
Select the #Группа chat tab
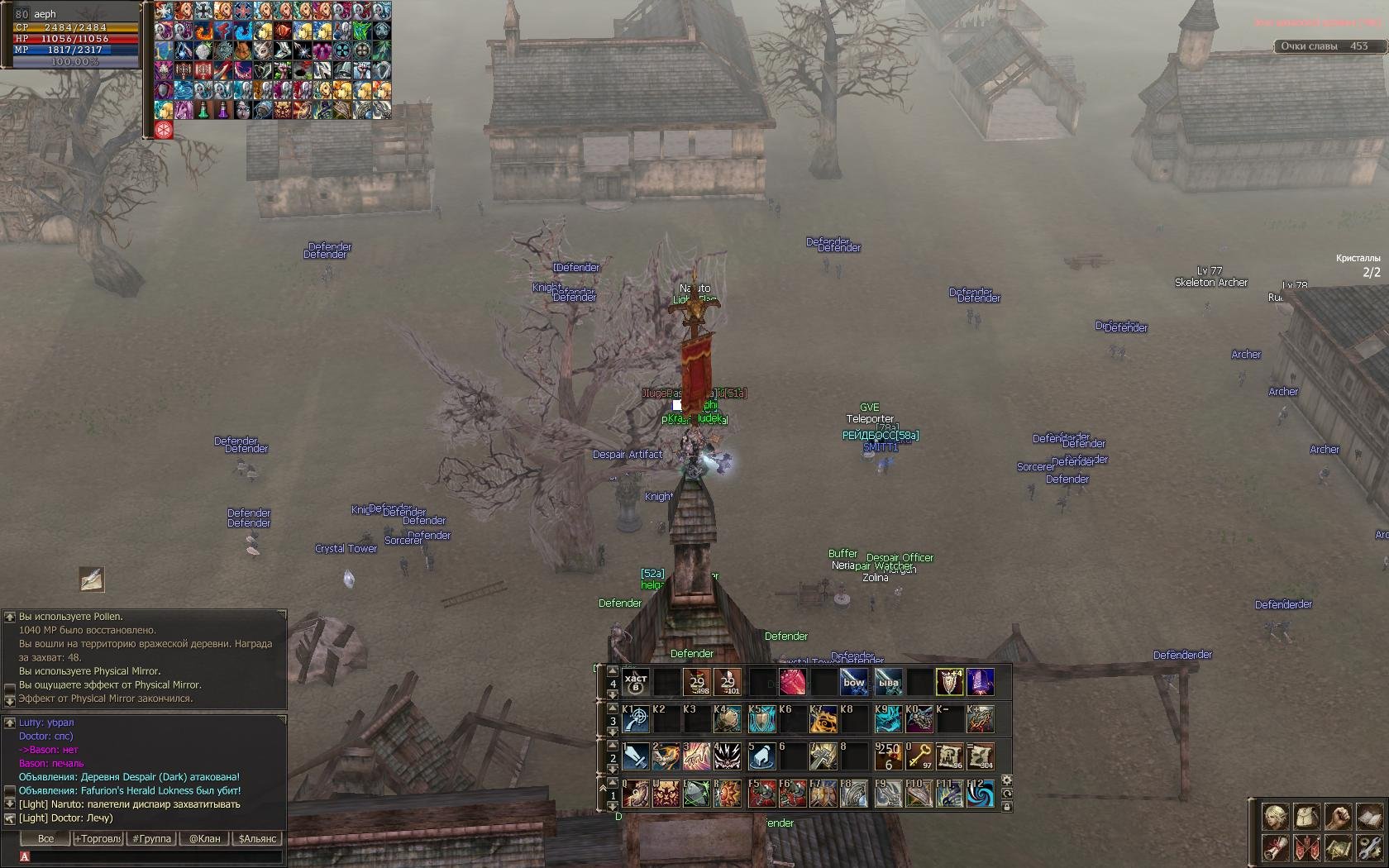pos(151,838)
